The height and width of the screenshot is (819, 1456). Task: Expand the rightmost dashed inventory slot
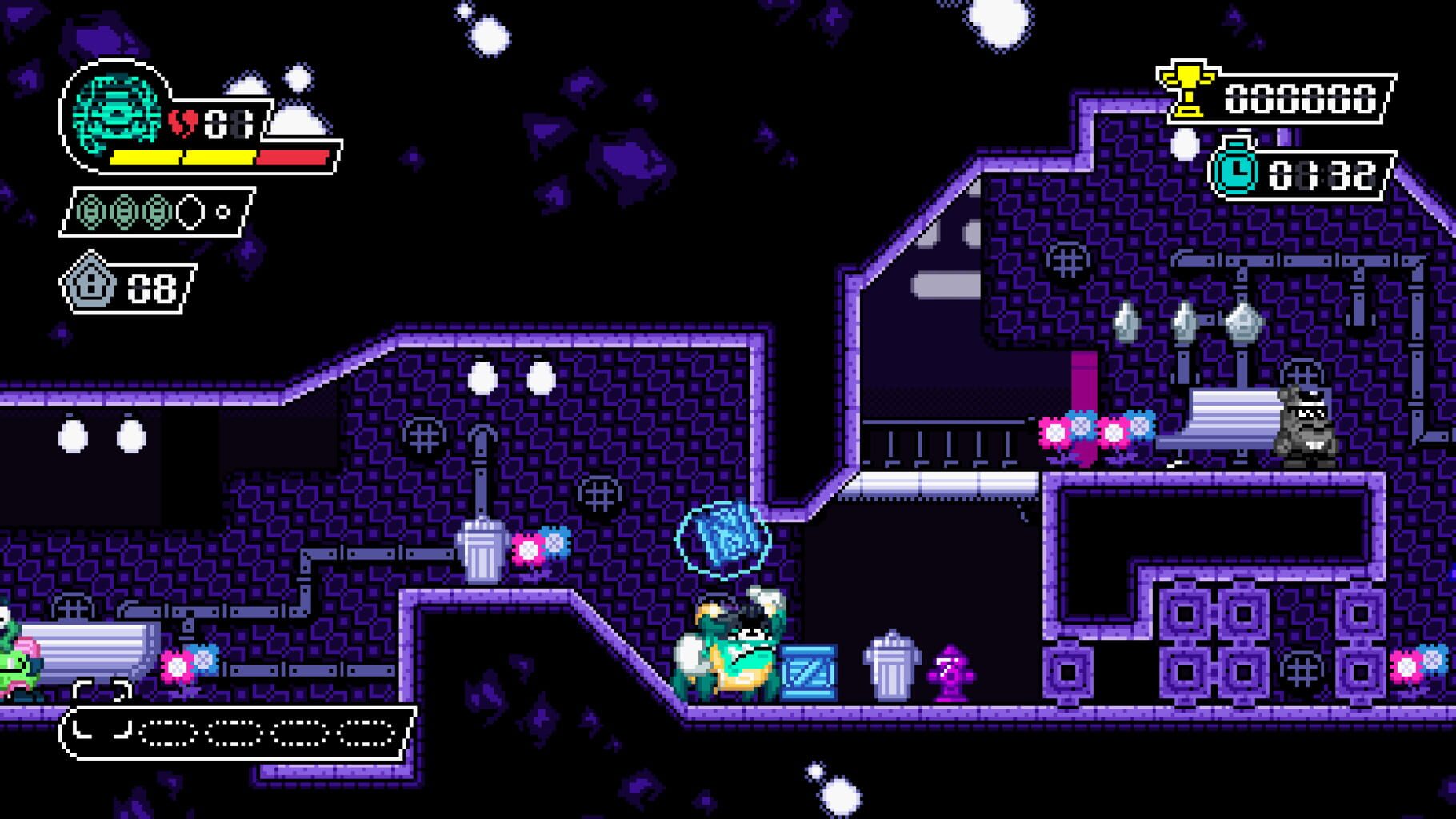click(366, 732)
